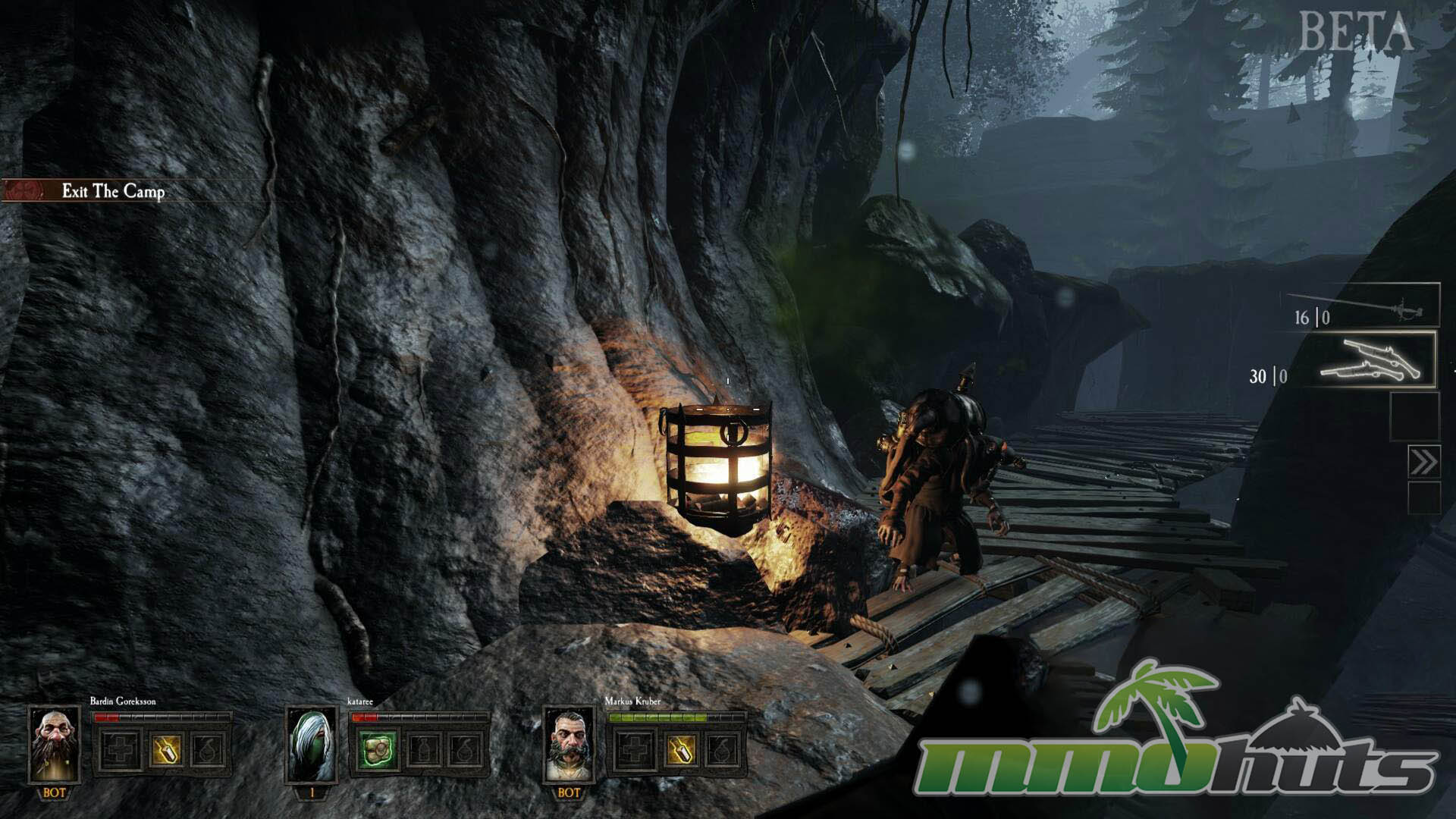Select the Exit The Camp objective tracker
1456x819 pixels.
click(x=112, y=191)
